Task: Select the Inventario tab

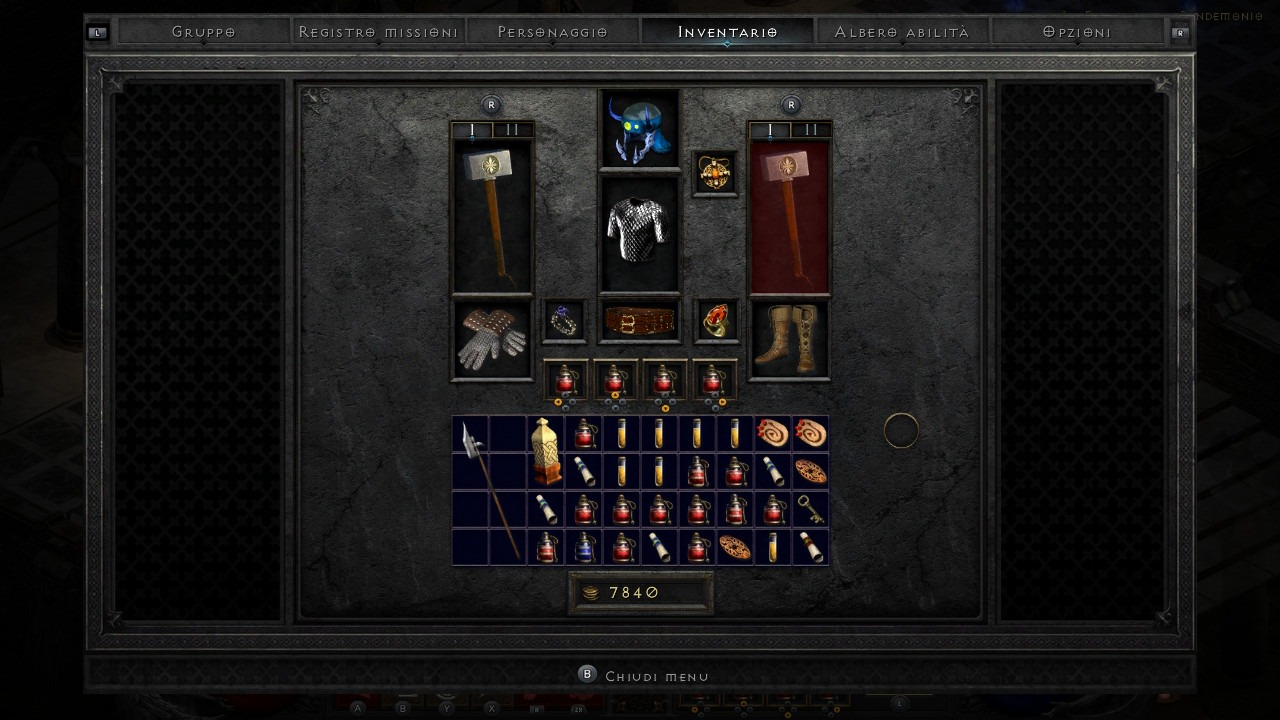Action: tap(727, 32)
